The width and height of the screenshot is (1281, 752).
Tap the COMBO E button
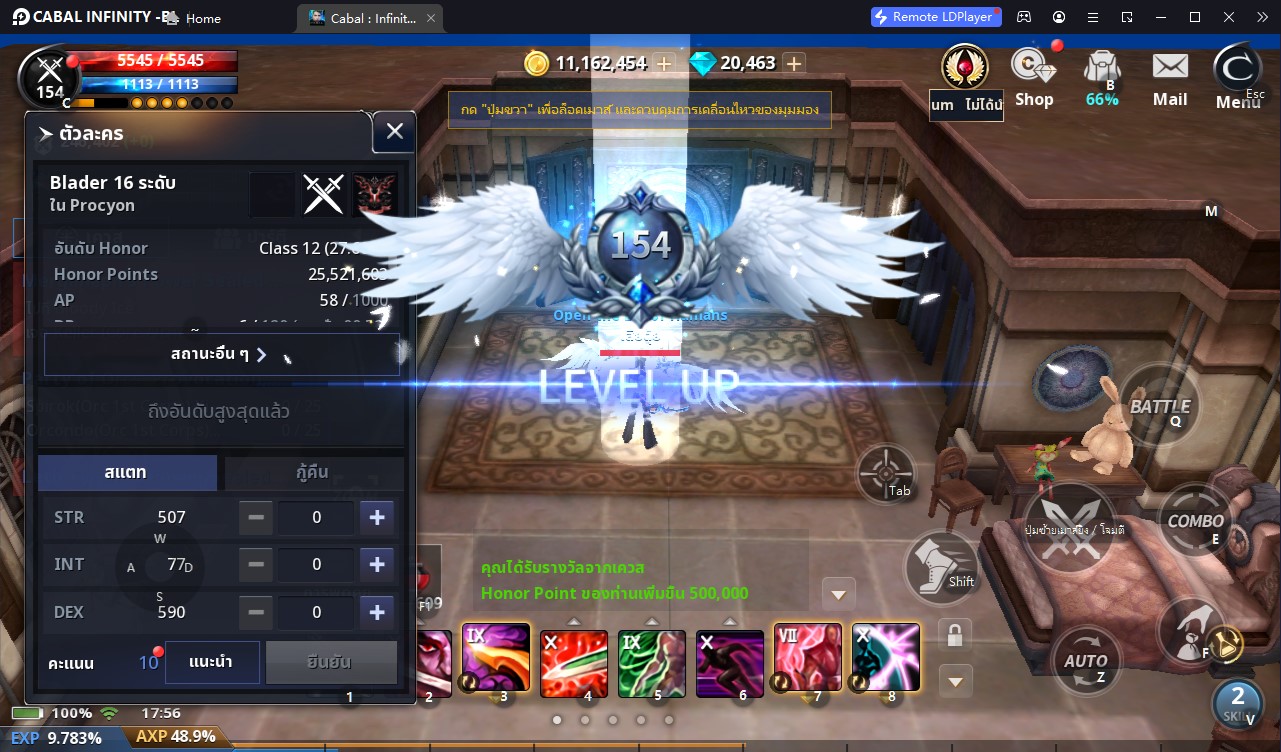pyautogui.click(x=1196, y=521)
